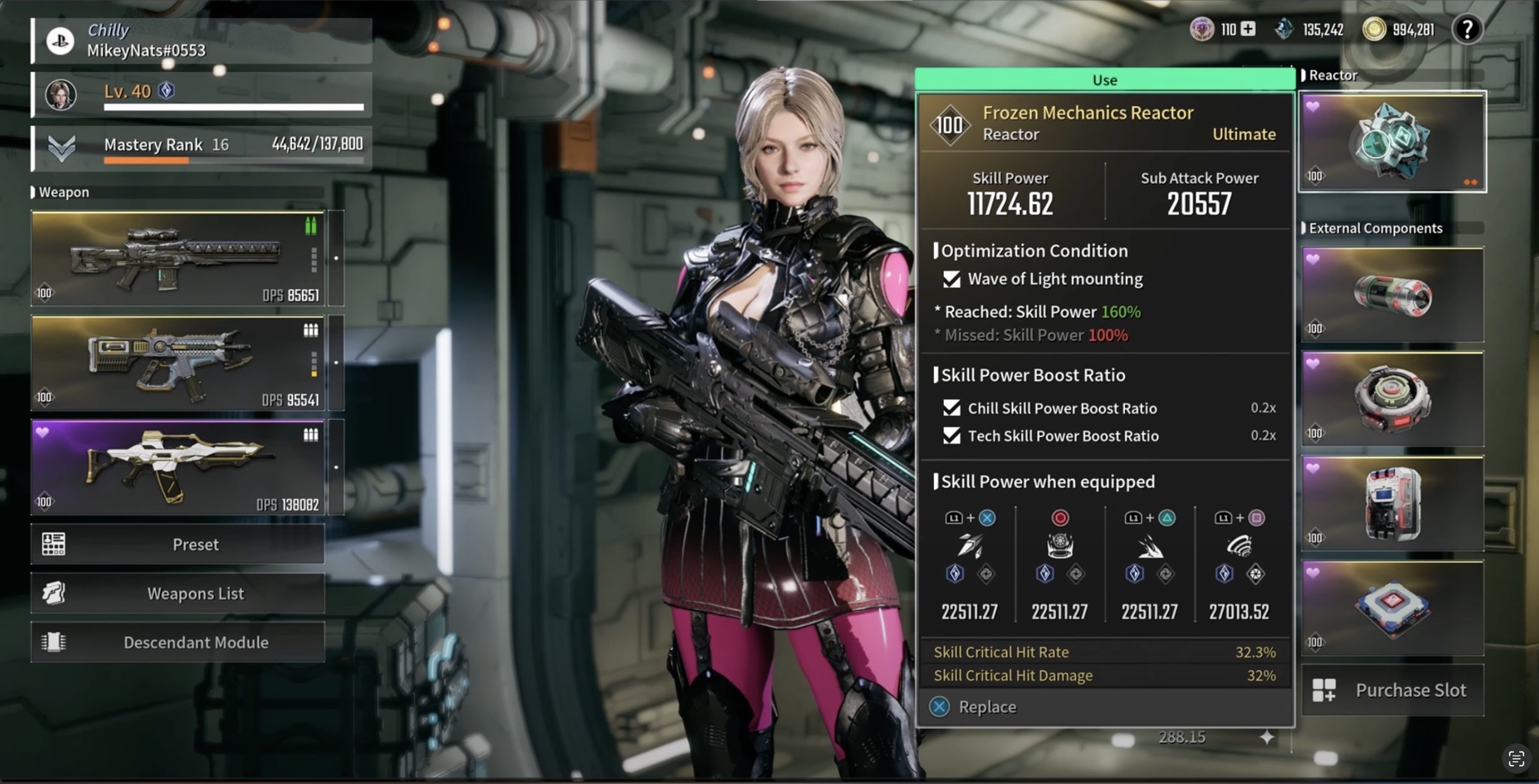Open the Mastery Rank panel
The image size is (1539, 784).
[x=202, y=146]
